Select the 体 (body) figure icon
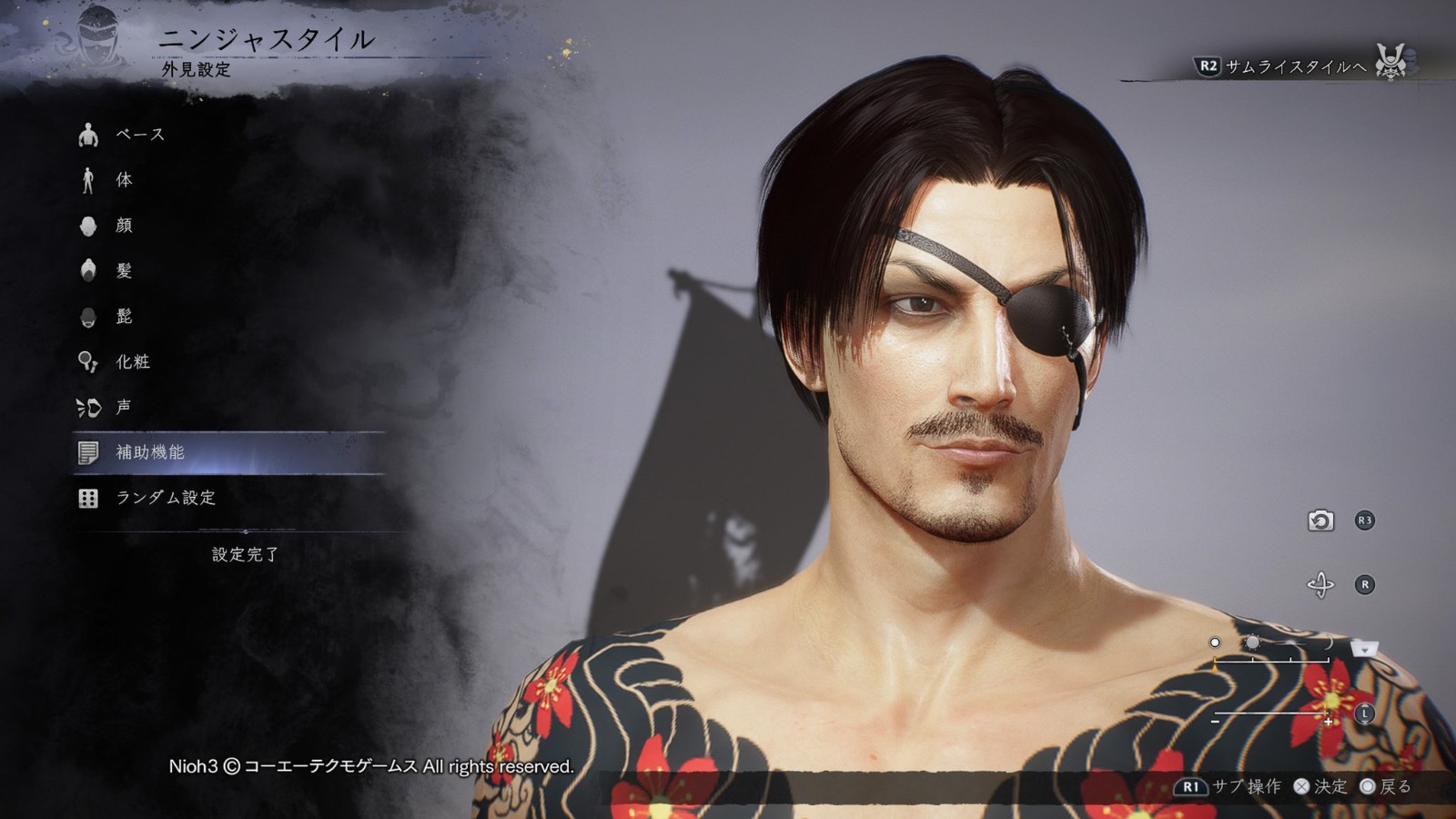The height and width of the screenshot is (819, 1456). tap(87, 179)
